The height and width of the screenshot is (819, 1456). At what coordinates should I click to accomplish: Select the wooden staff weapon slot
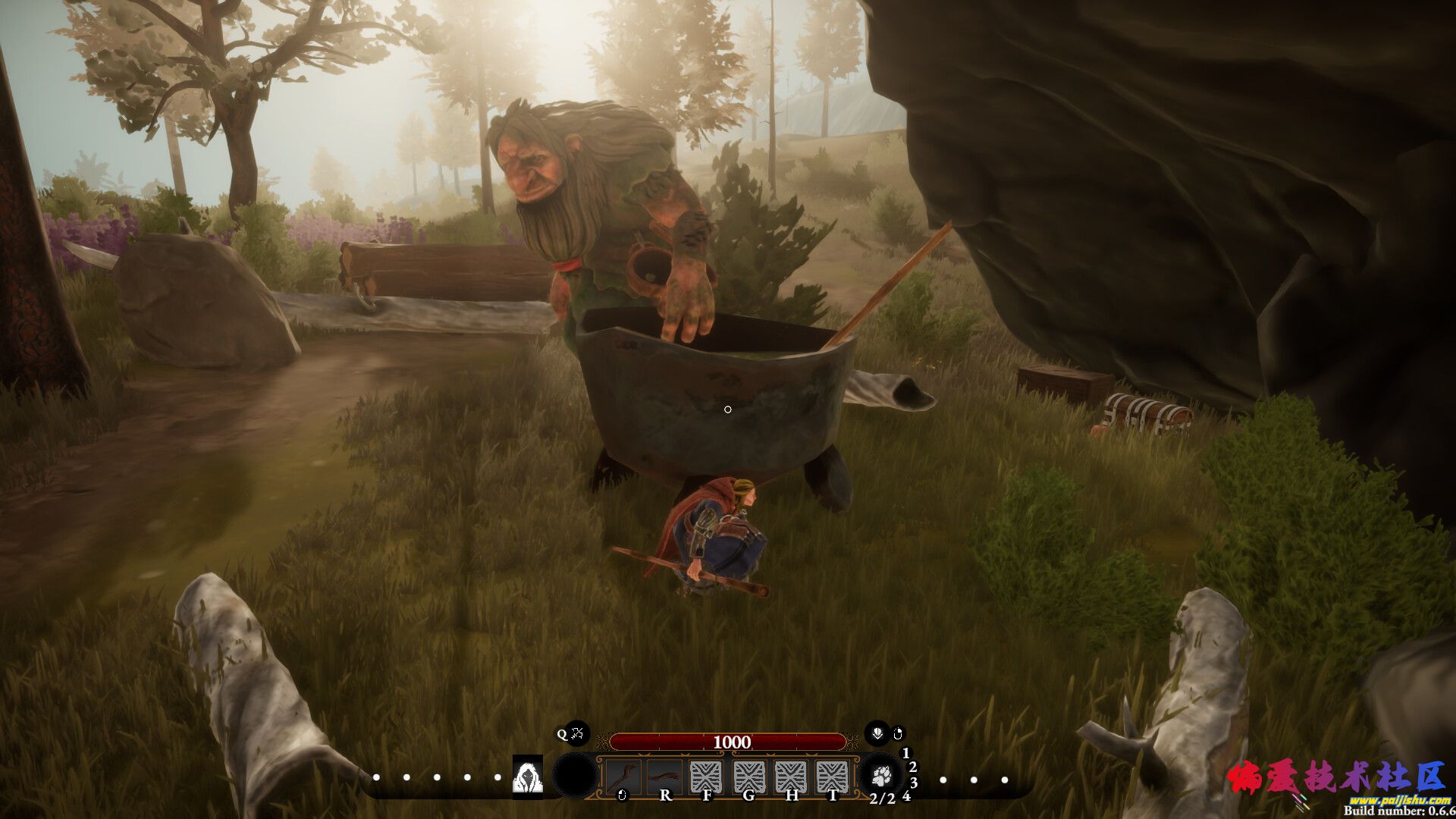coord(623,777)
